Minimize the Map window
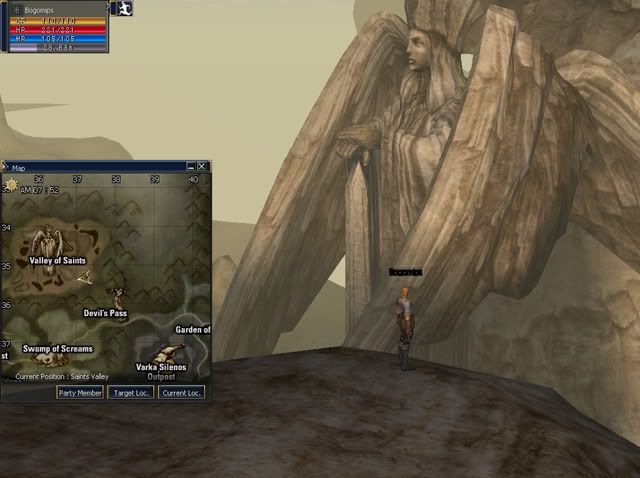Viewport: 640px width, 478px height. (190, 167)
